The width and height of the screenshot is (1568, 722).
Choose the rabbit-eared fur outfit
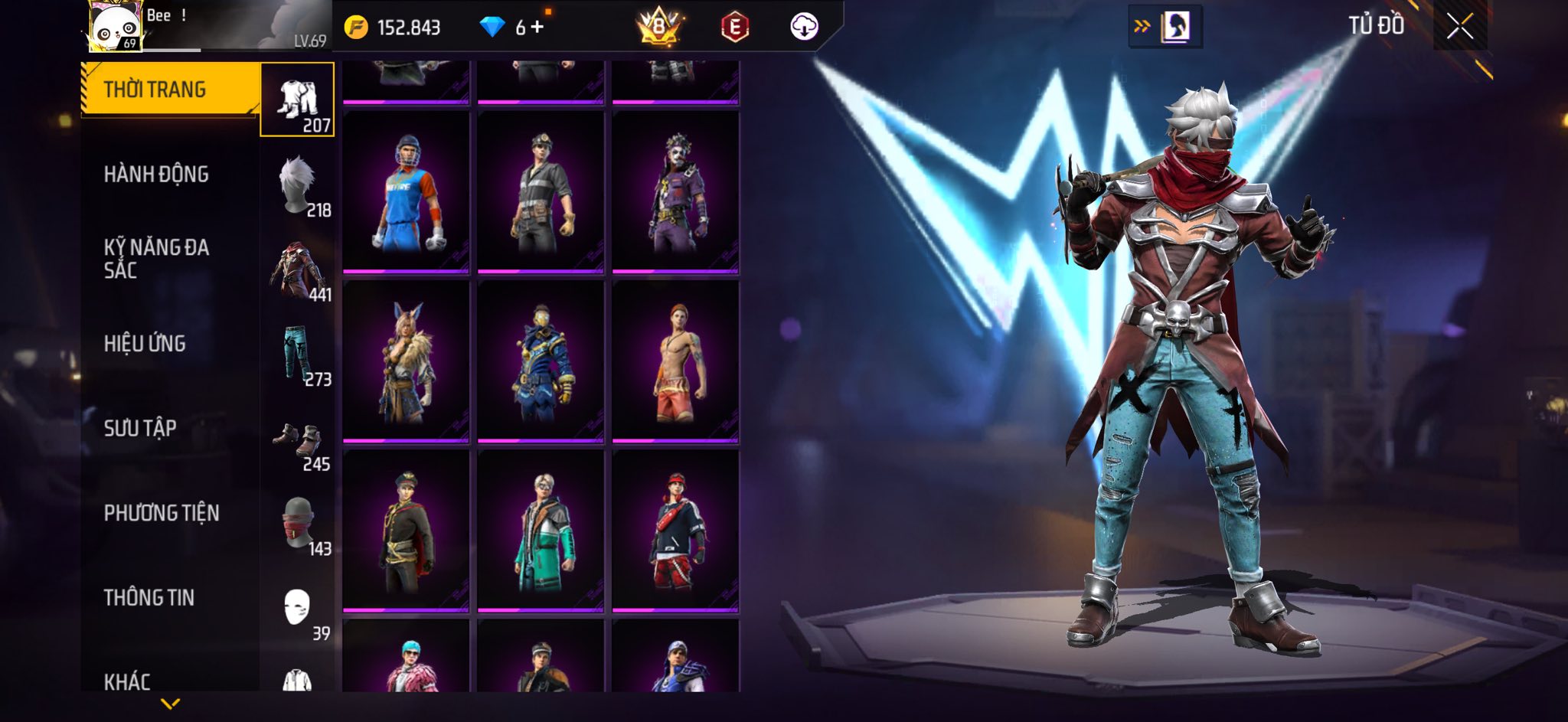(x=406, y=361)
